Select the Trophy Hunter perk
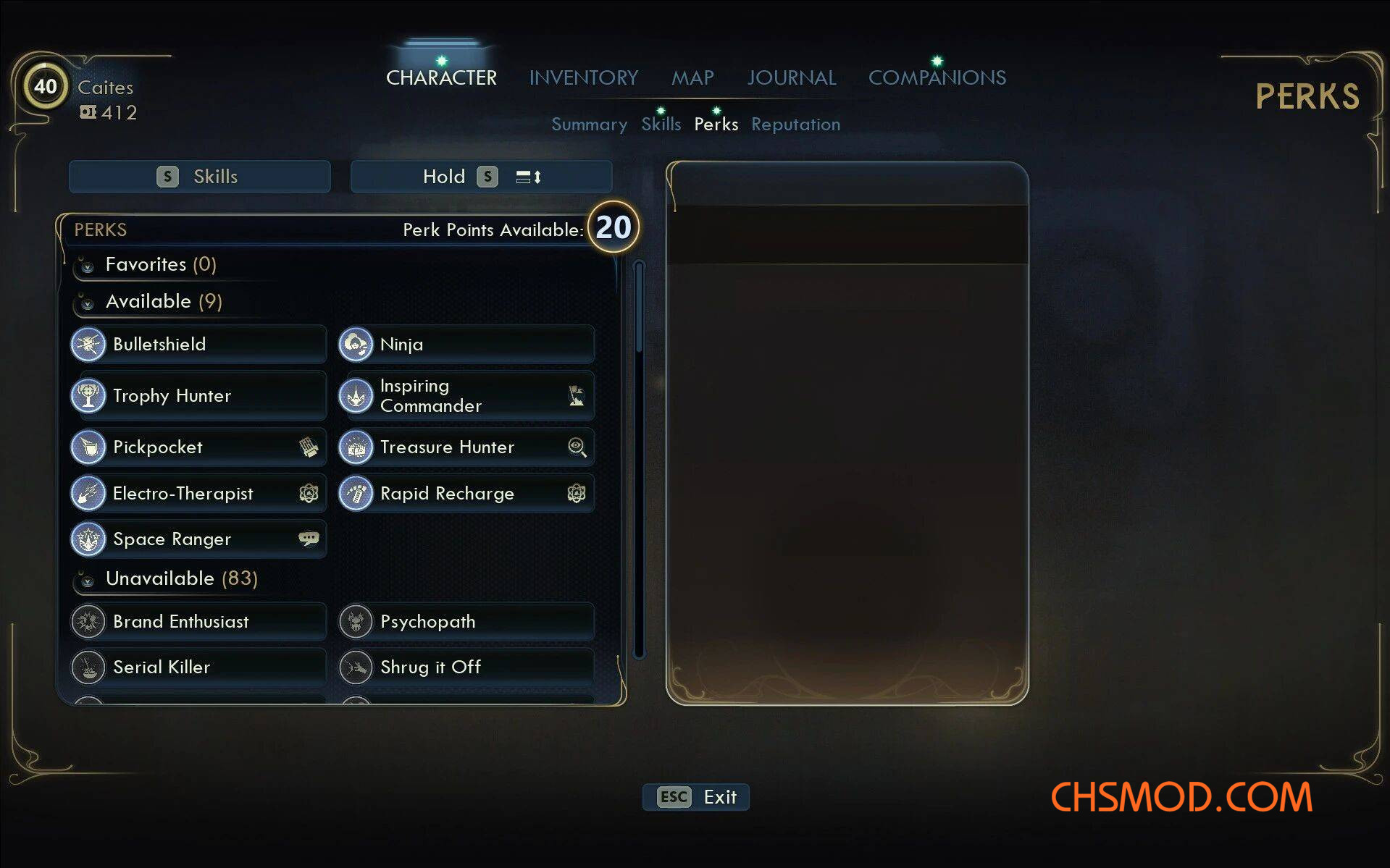The image size is (1390, 868). click(198, 396)
